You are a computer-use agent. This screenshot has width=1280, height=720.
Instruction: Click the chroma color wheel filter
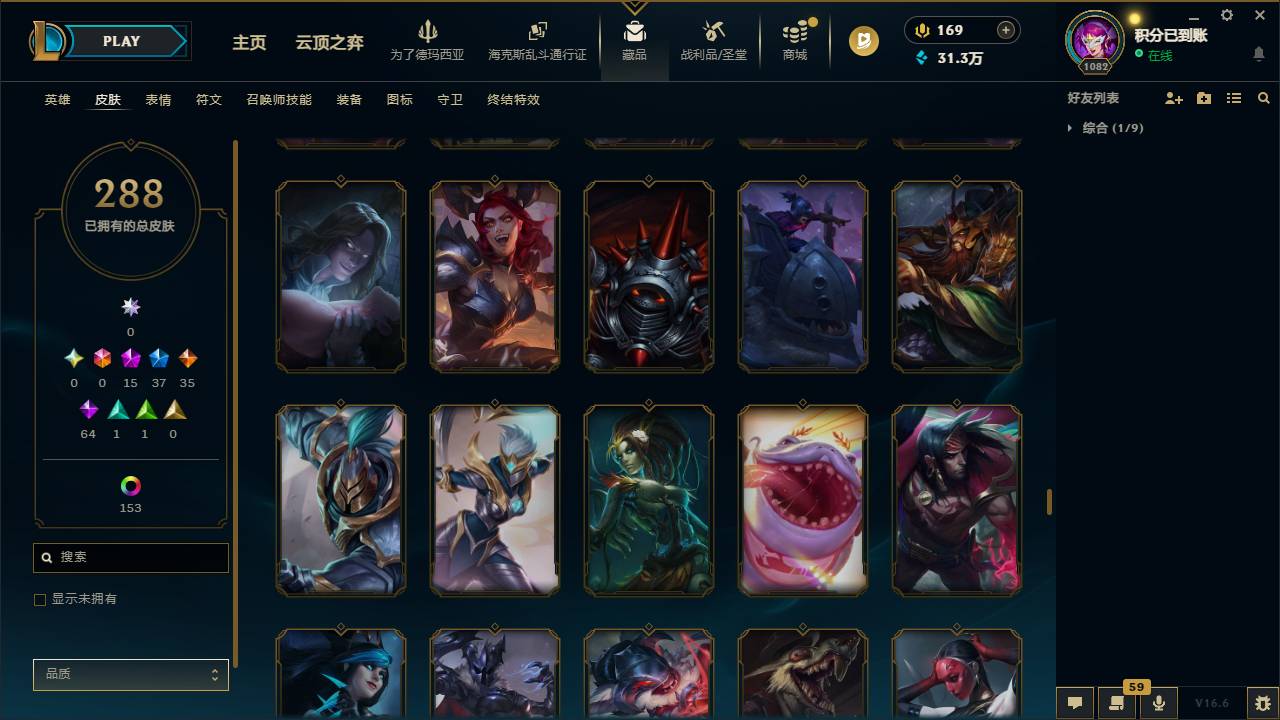pos(130,485)
